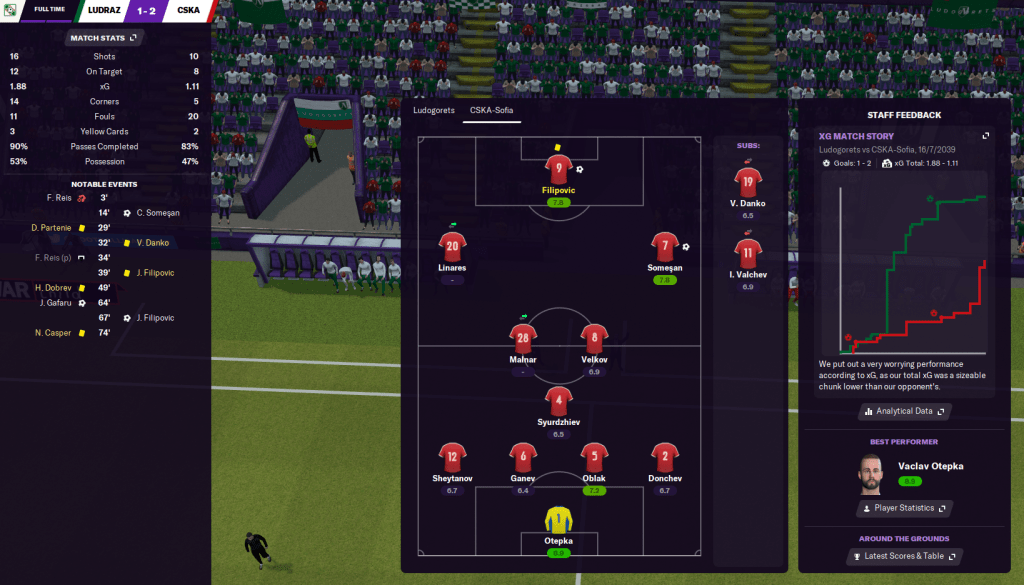Select substitute V. Danko
Viewport: 1024px width, 585px height.
pyautogui.click(x=748, y=182)
